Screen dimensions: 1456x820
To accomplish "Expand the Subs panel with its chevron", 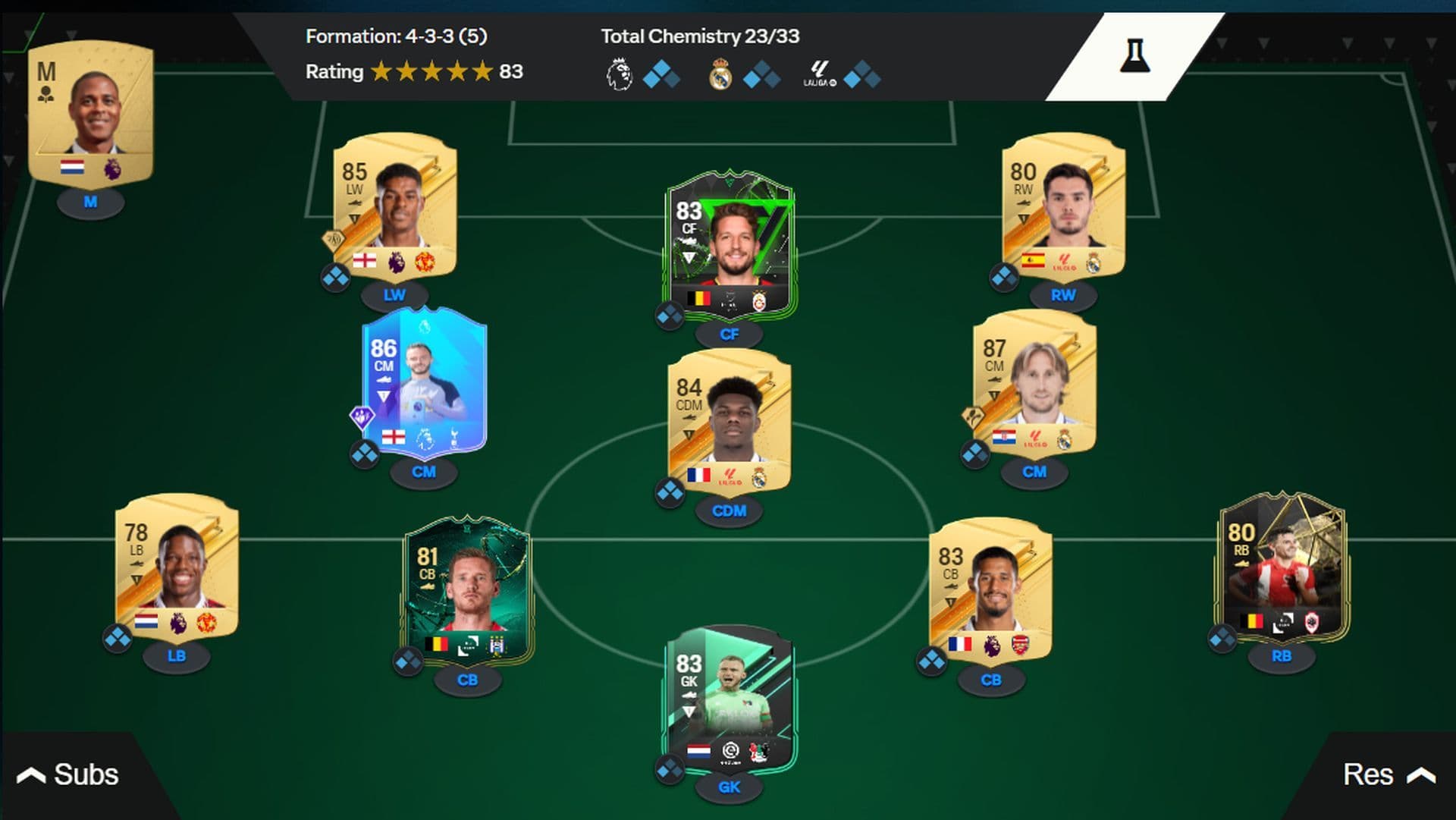I will [x=30, y=774].
